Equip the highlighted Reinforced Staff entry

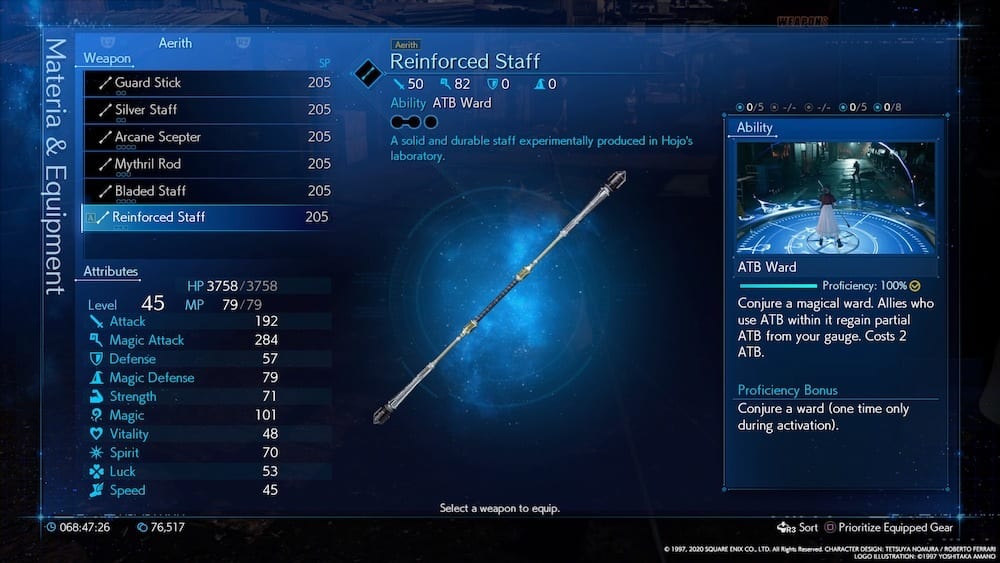click(x=206, y=217)
